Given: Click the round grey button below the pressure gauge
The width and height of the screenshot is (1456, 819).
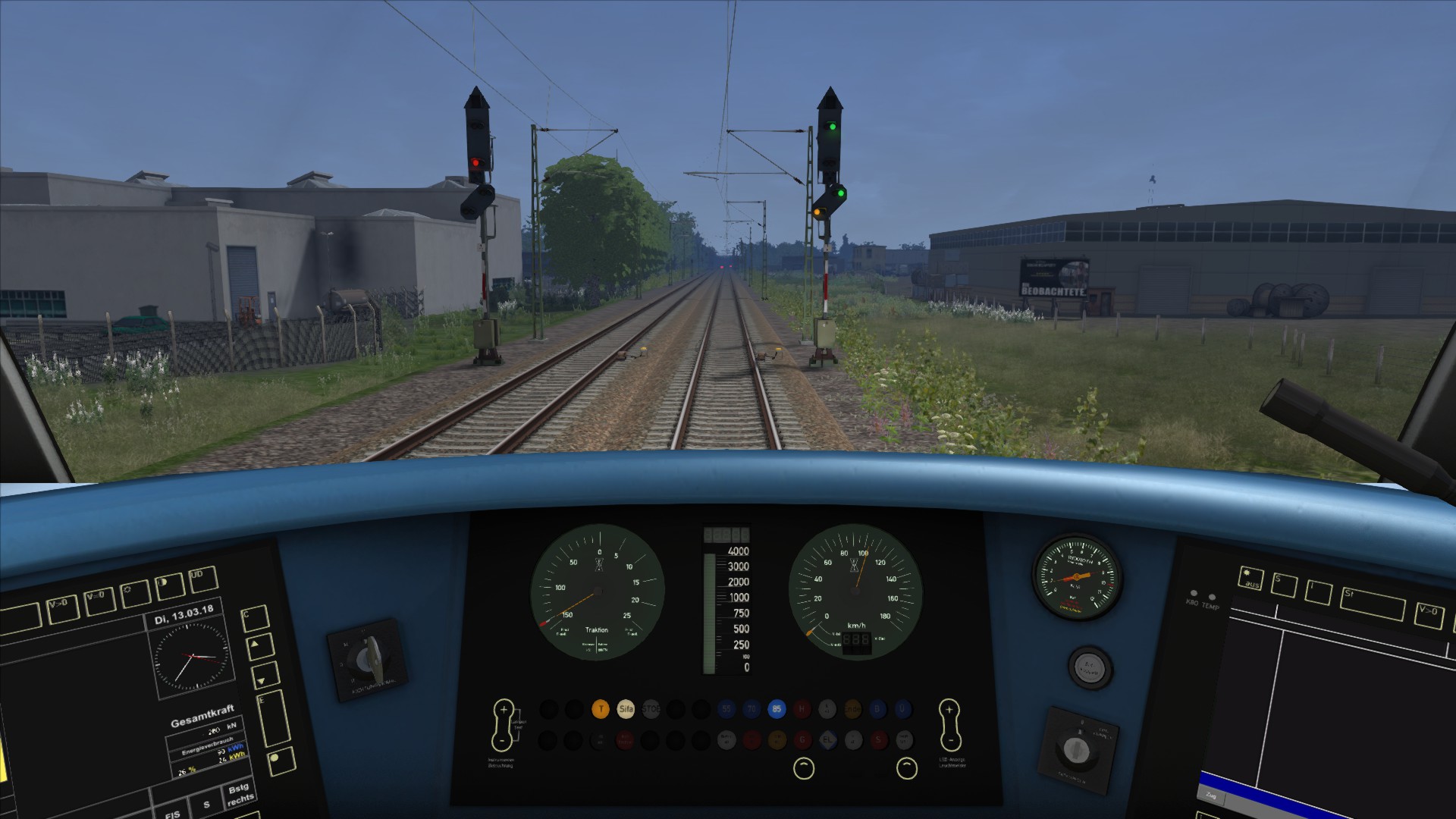Looking at the screenshot, I should click(1089, 667).
